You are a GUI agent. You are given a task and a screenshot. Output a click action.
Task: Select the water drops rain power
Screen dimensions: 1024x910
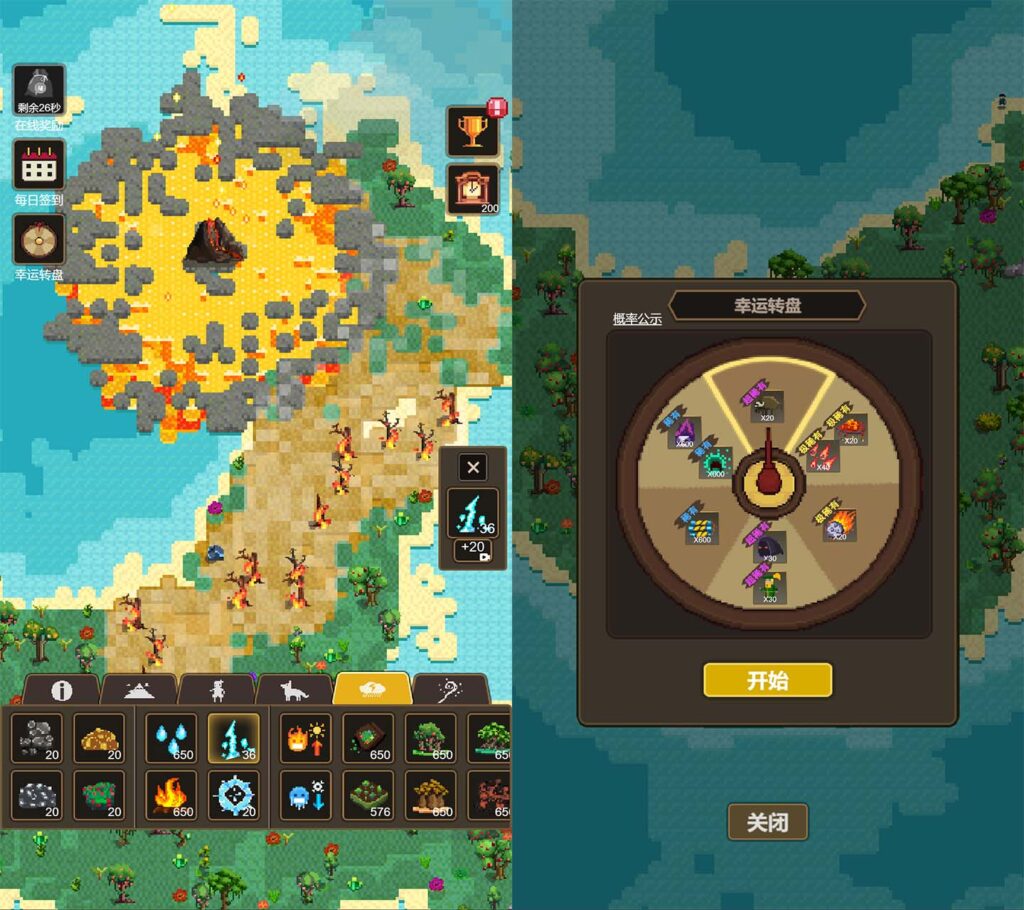coord(171,739)
